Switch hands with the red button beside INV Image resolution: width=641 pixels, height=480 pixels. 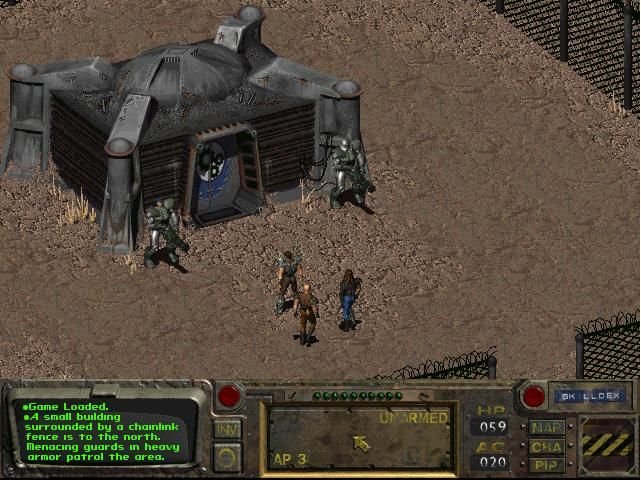229,396
